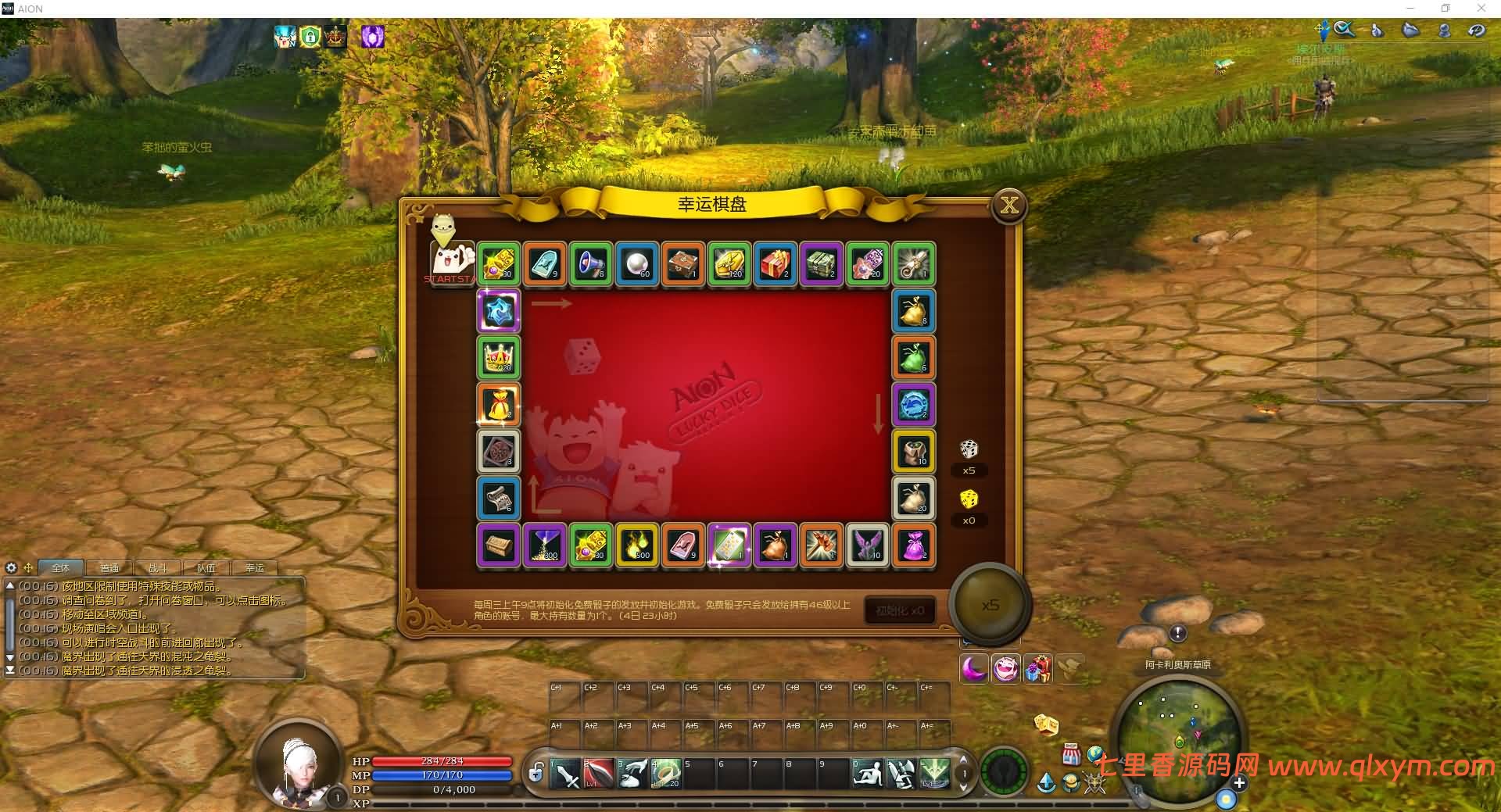Close the Lucky Board window

coord(1009,206)
